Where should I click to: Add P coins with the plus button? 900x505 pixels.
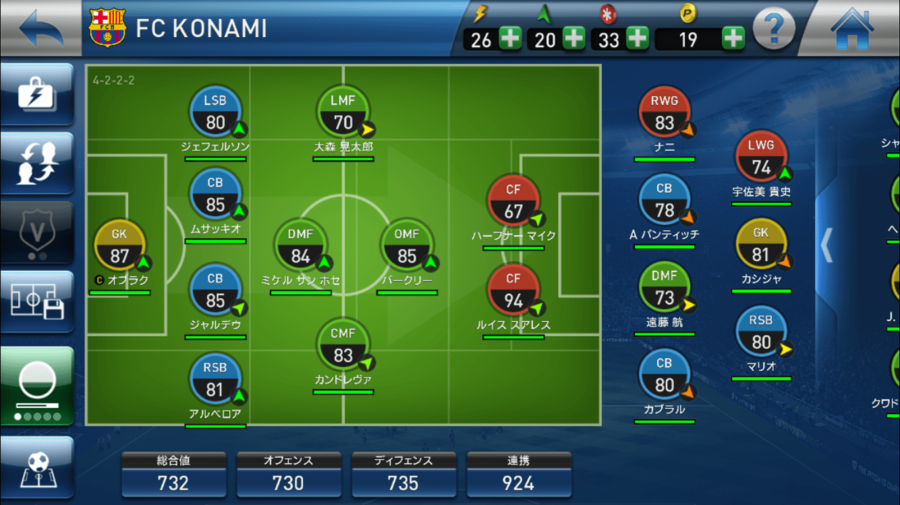[733, 39]
